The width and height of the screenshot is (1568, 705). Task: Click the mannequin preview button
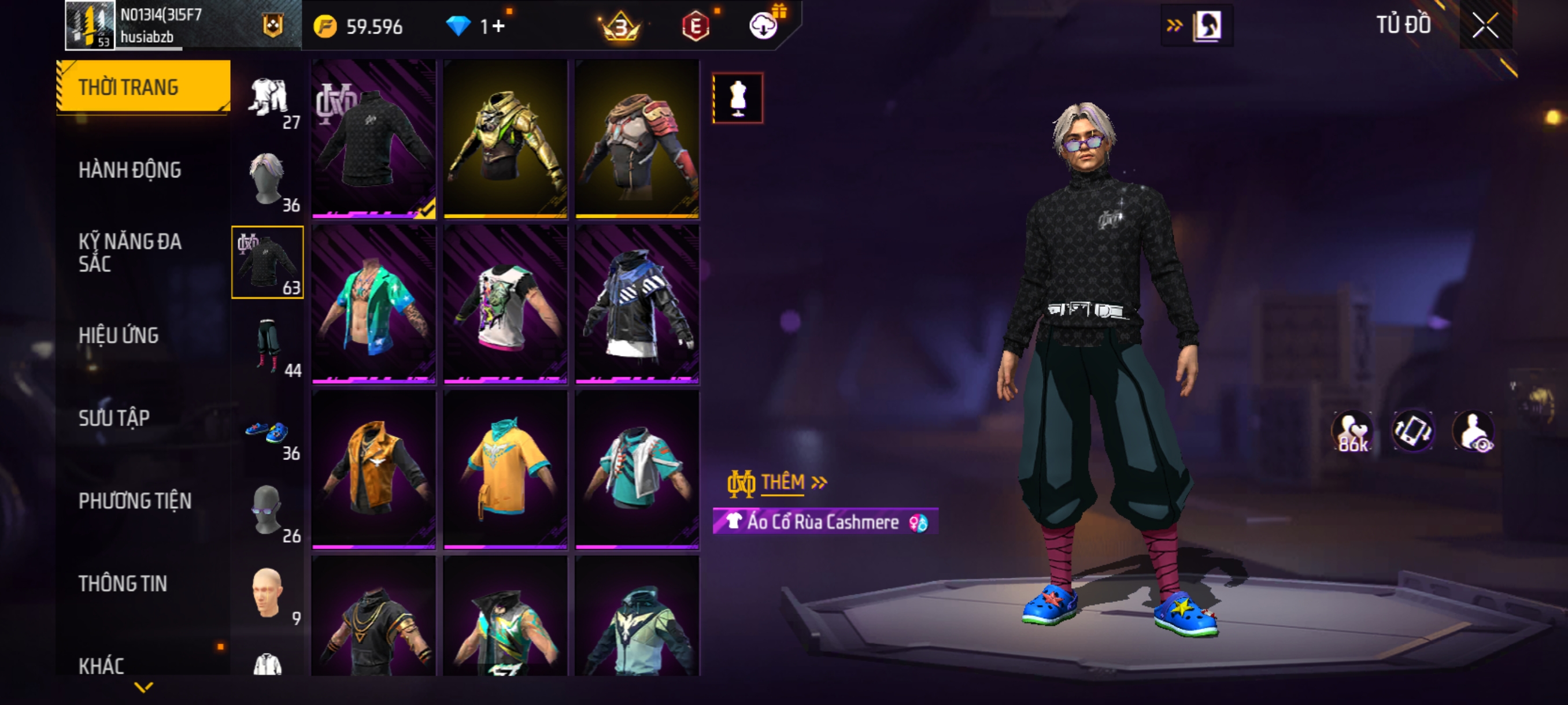coord(738,99)
